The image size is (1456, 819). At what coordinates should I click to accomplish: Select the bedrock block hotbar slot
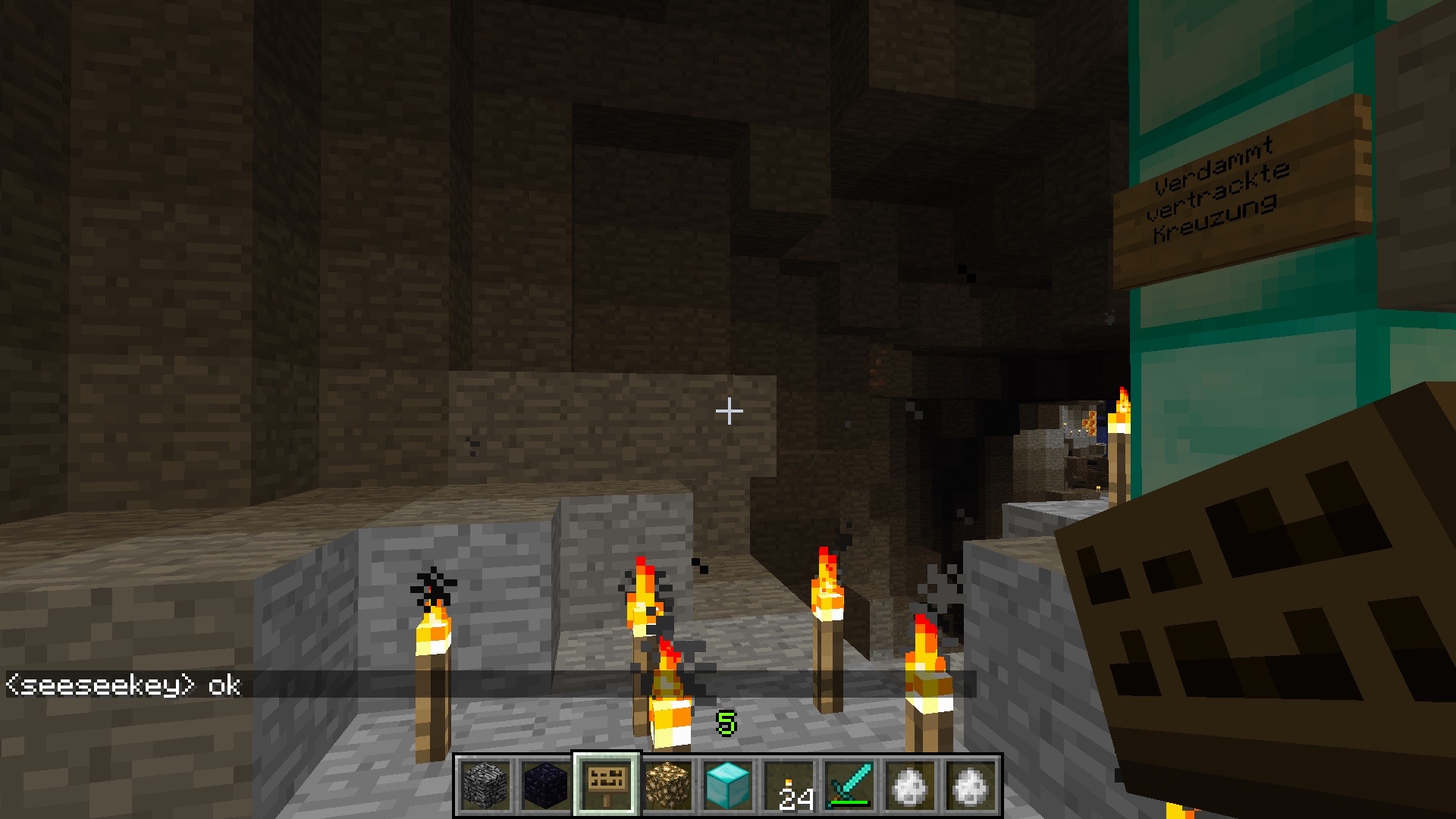[x=485, y=786]
